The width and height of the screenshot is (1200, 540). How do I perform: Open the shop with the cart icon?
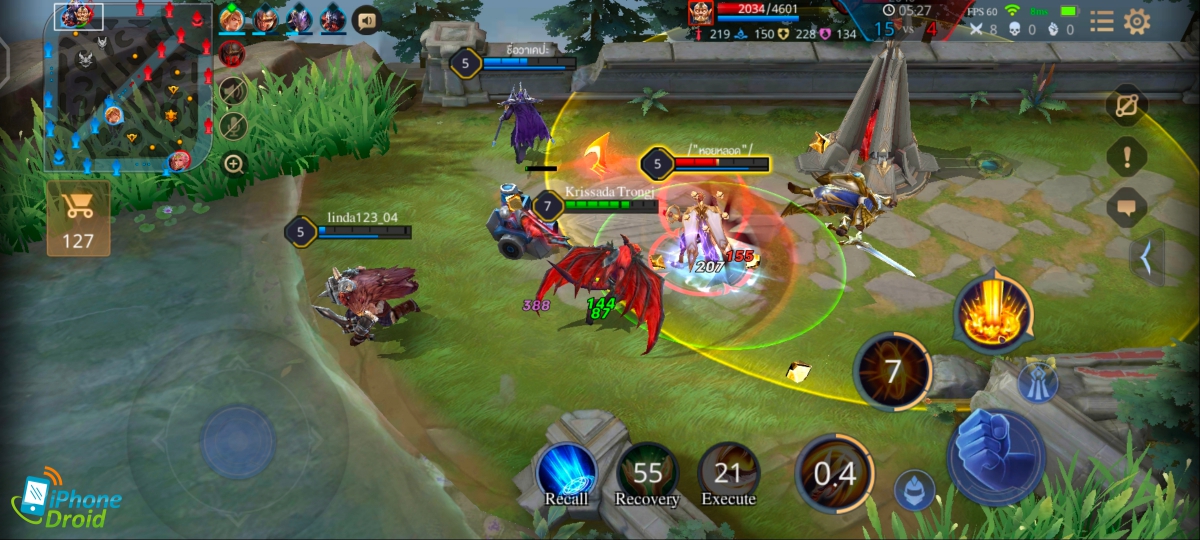(x=78, y=217)
